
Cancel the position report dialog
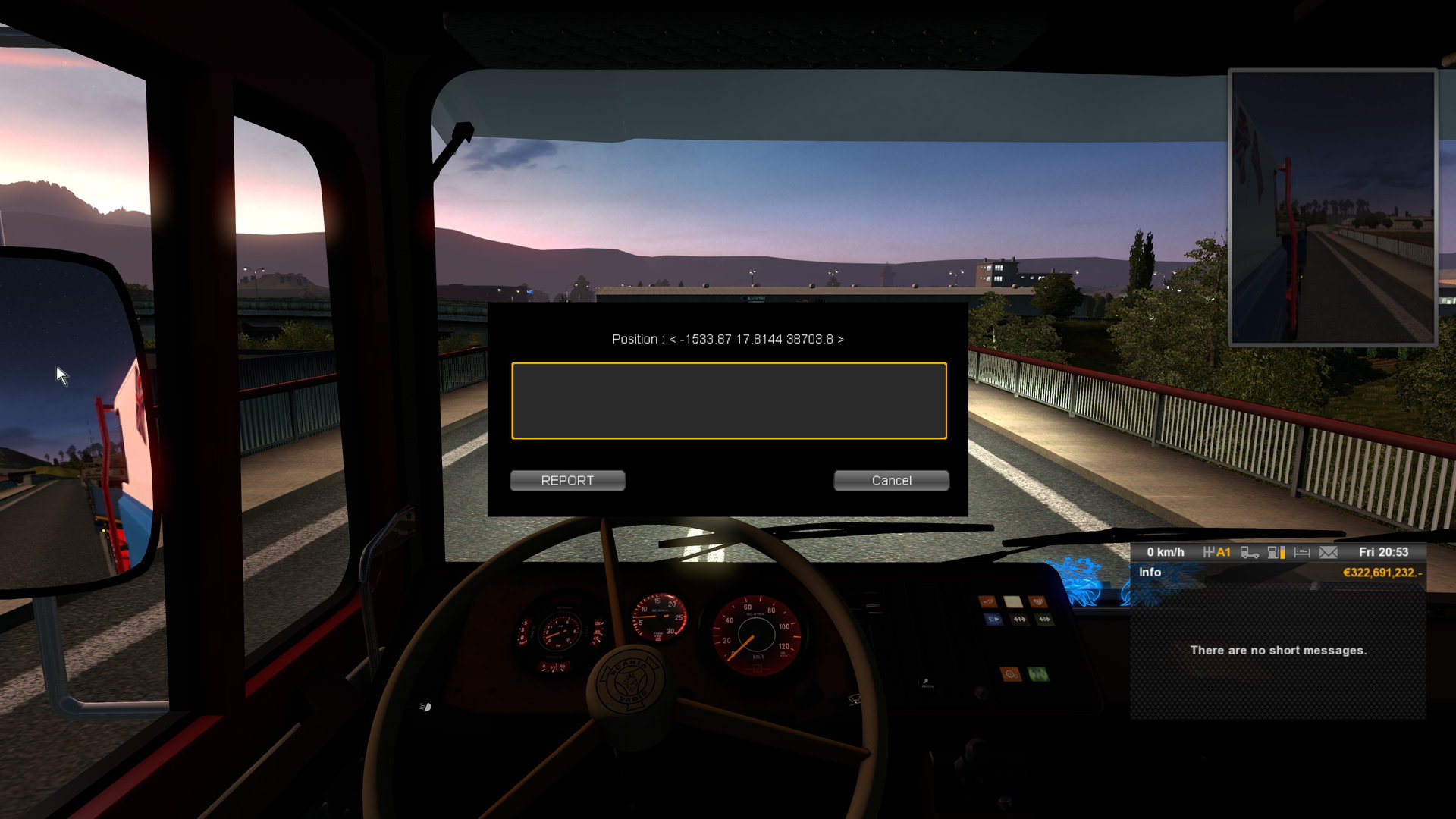pyautogui.click(x=891, y=481)
